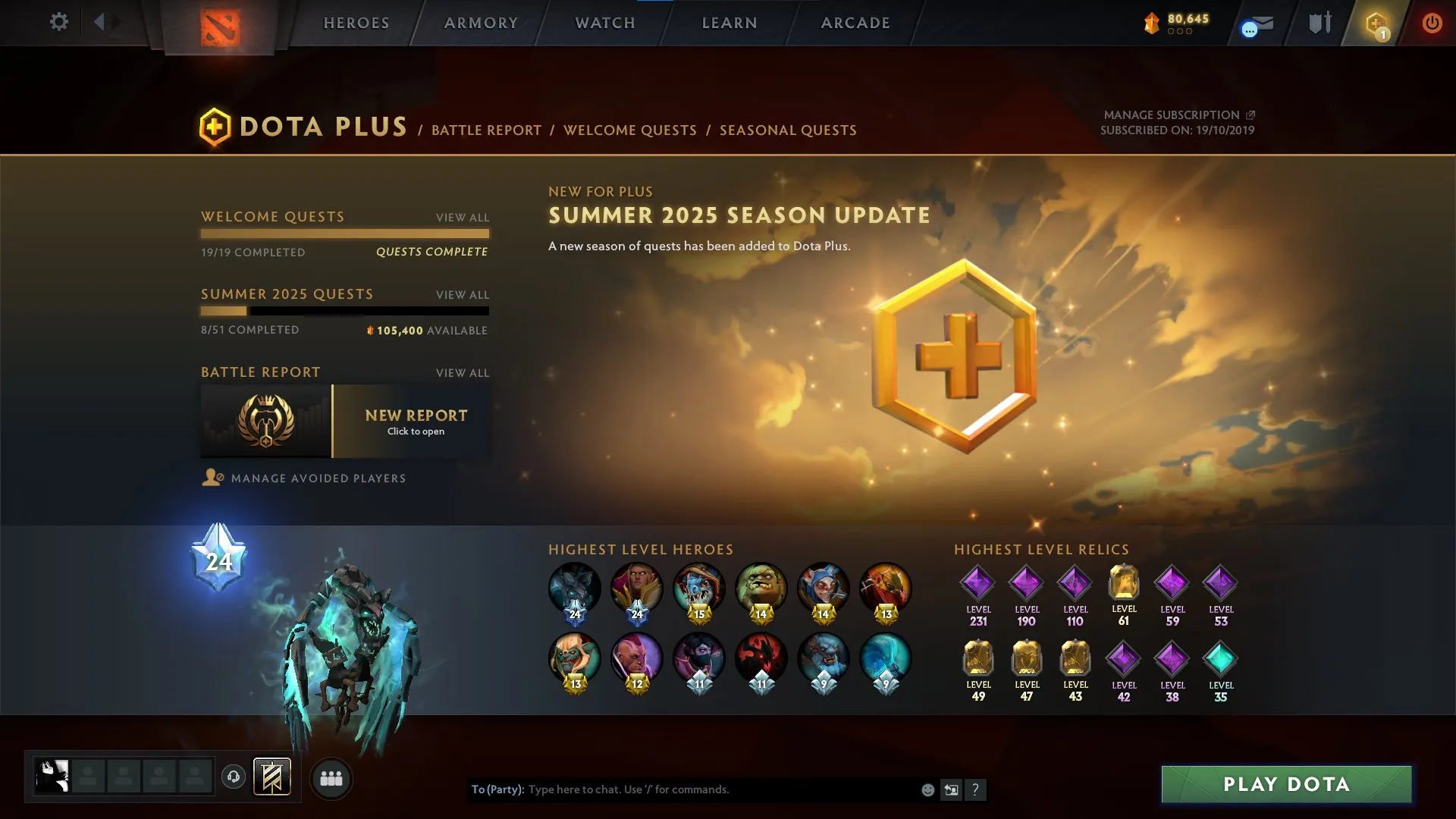Toggle party voice chat with the headset icon

pyautogui.click(x=234, y=777)
